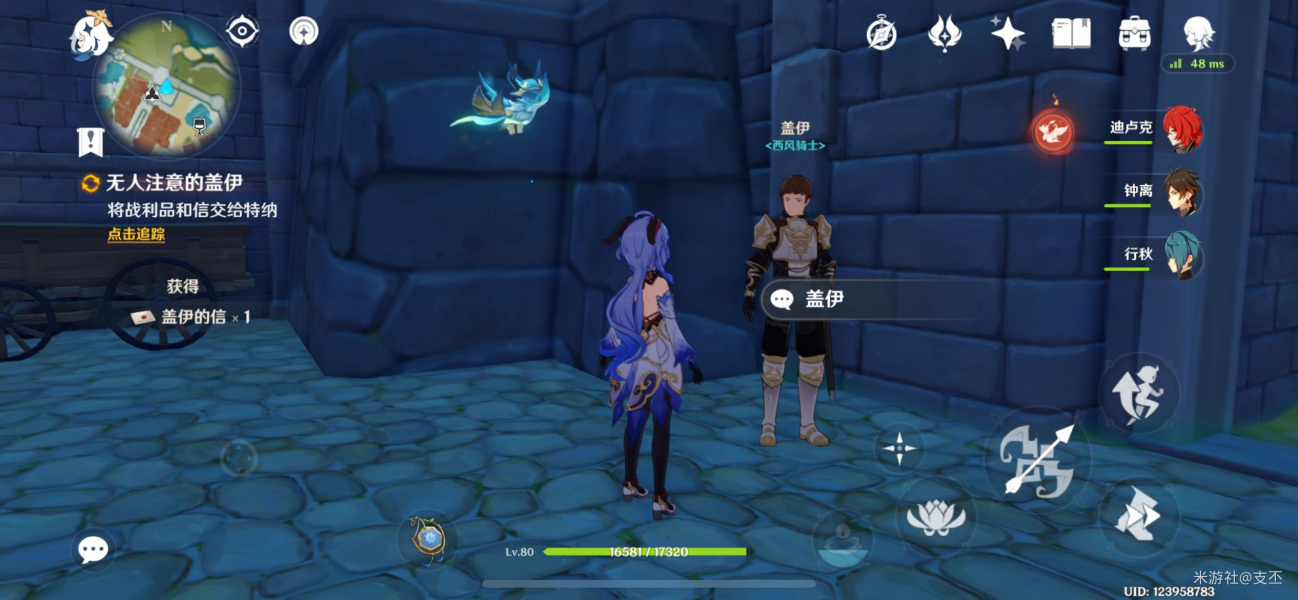Open the compass events icon

[x=881, y=34]
